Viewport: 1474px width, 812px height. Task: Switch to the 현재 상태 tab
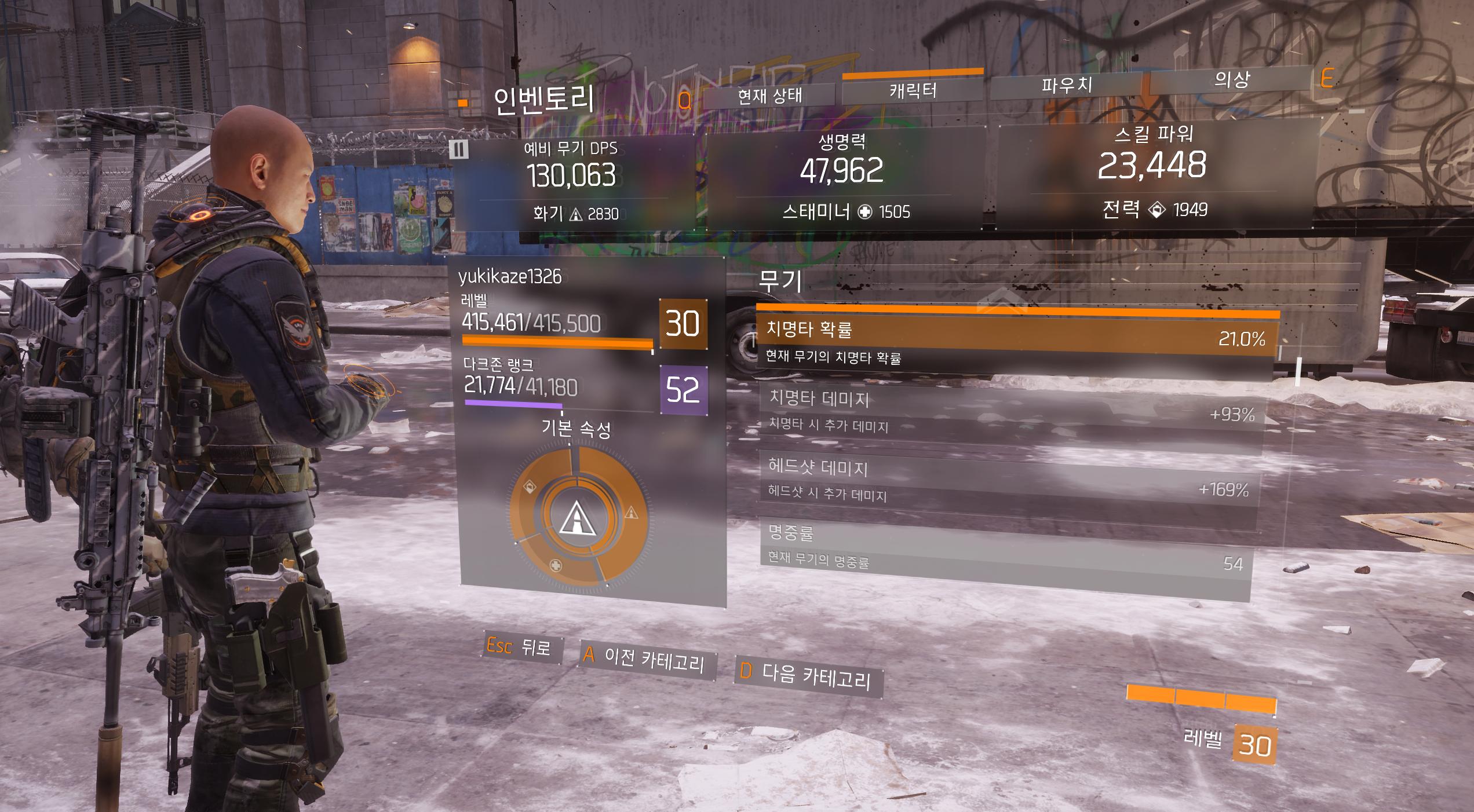coord(769,96)
